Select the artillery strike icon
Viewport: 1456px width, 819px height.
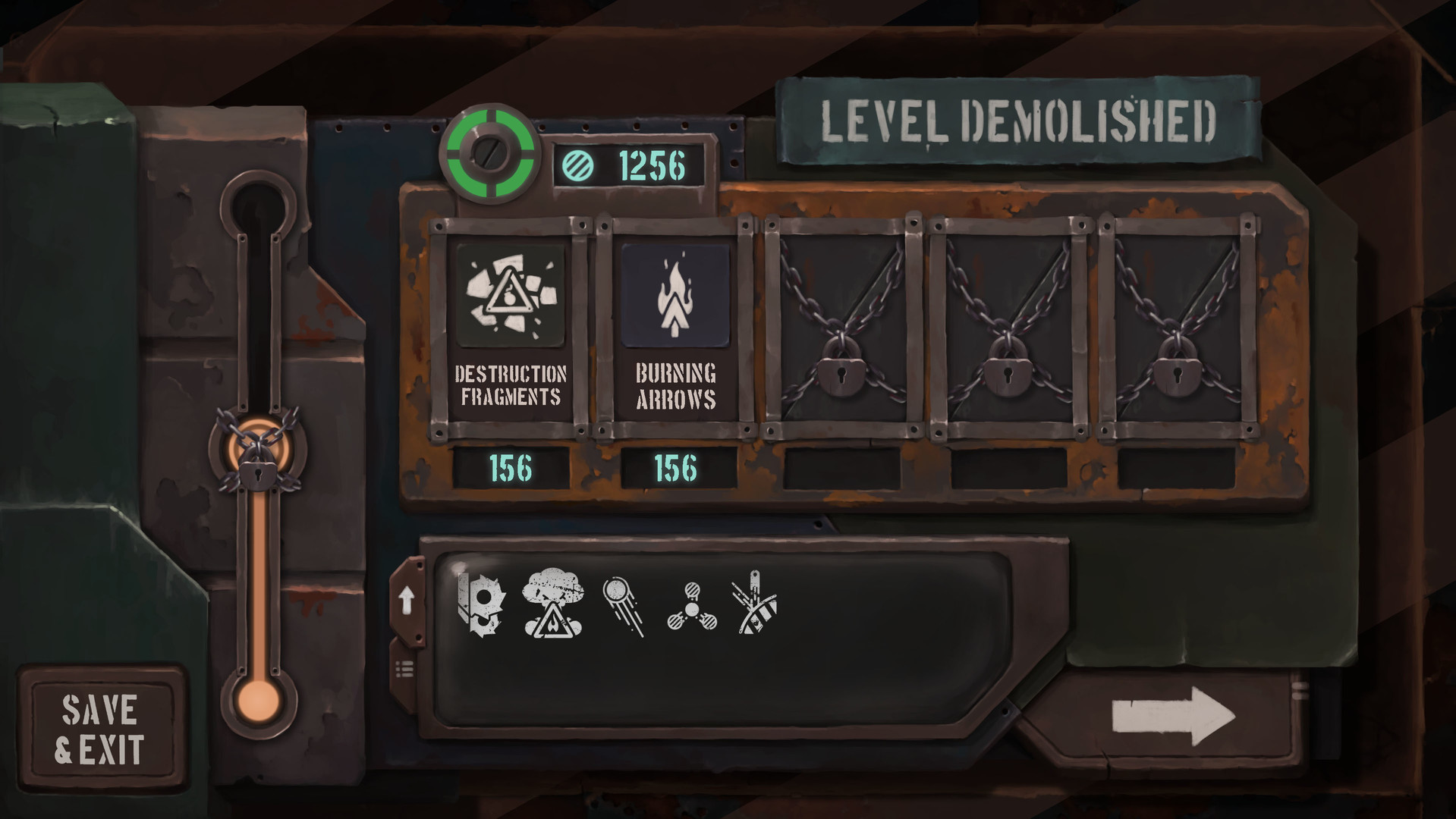pyautogui.click(x=755, y=603)
